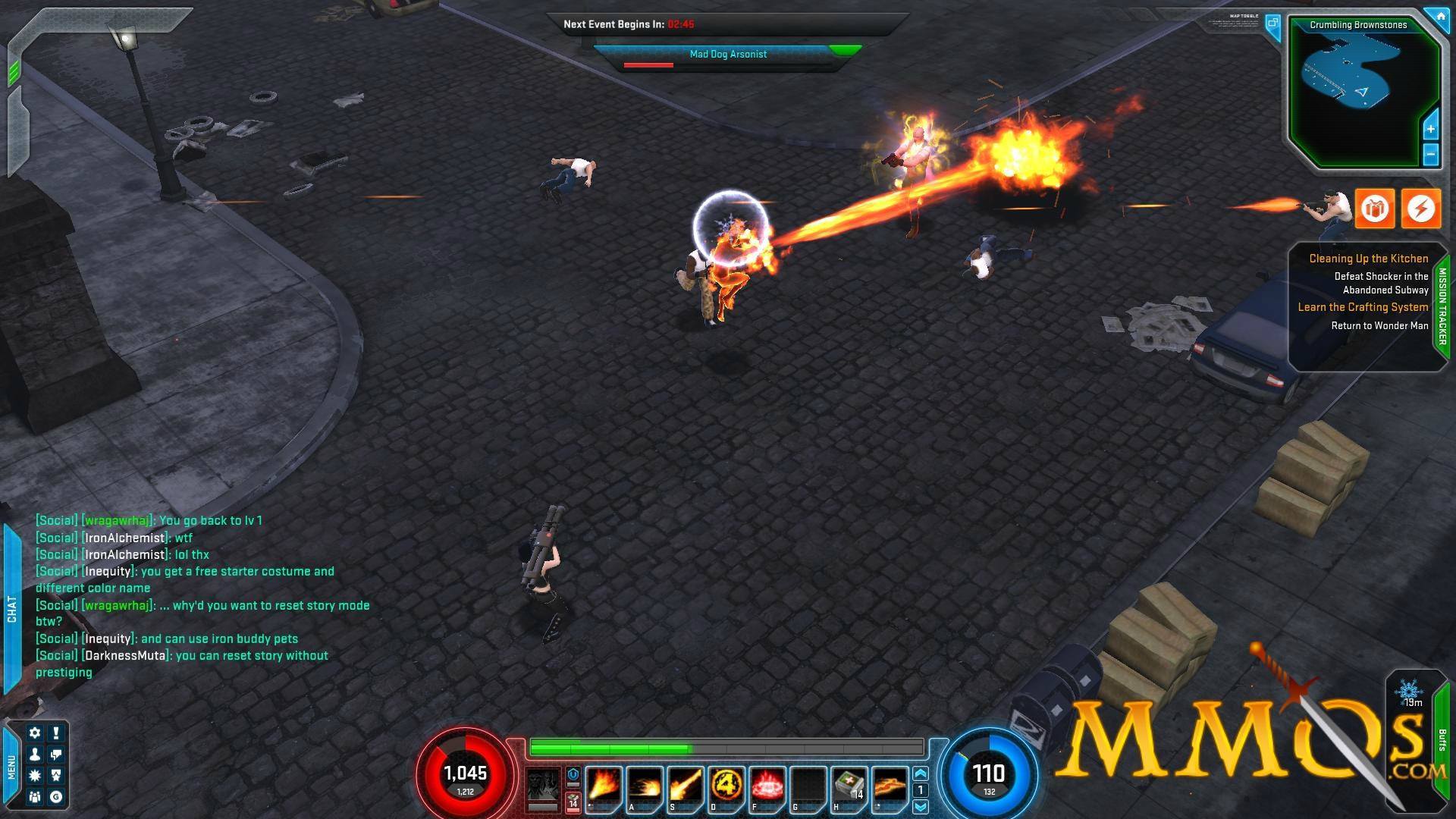Click the exclamation mark menu icon
Screen dimensions: 1456x819
point(56,733)
